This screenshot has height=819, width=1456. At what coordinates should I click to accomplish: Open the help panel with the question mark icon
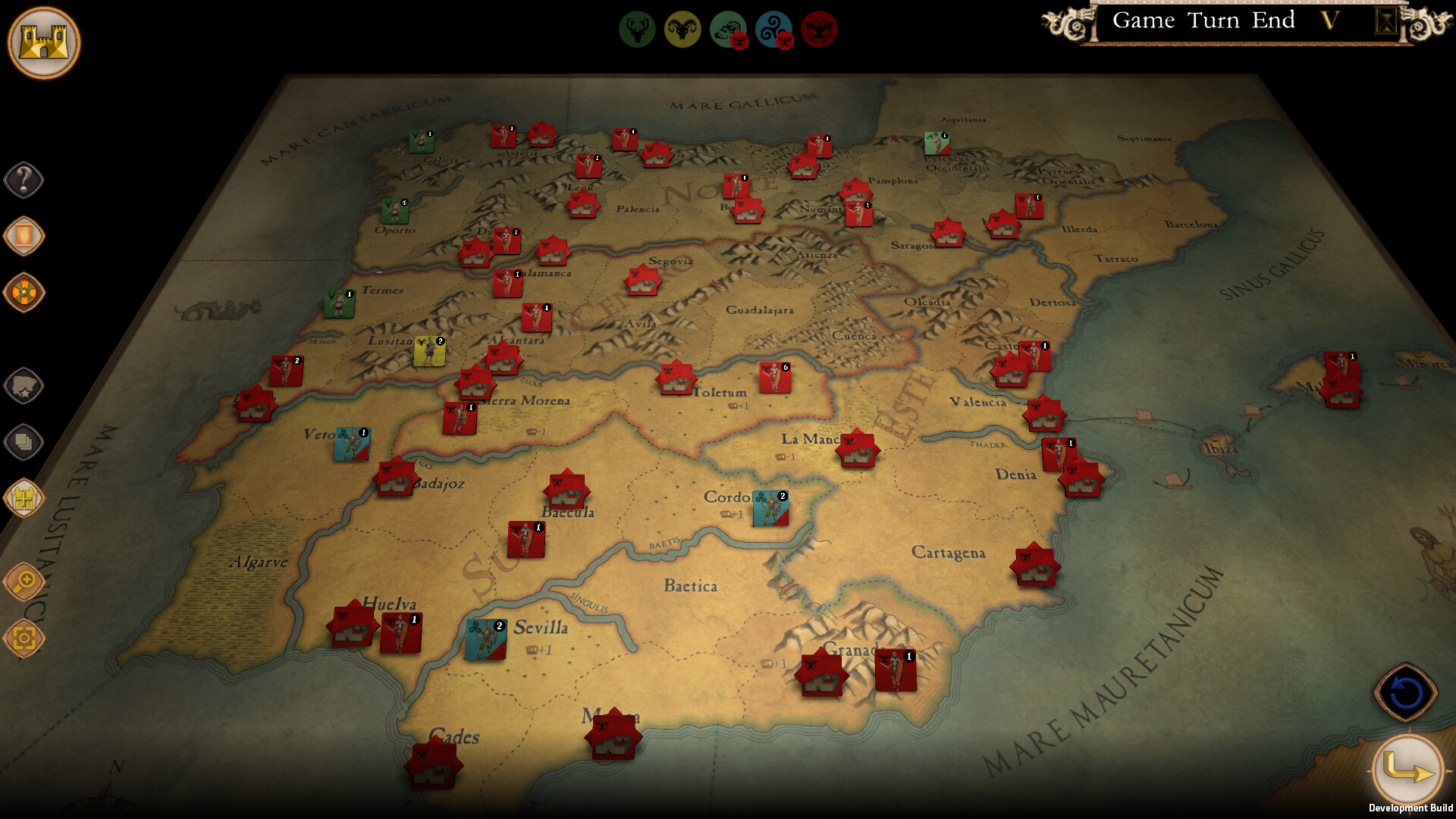(24, 180)
